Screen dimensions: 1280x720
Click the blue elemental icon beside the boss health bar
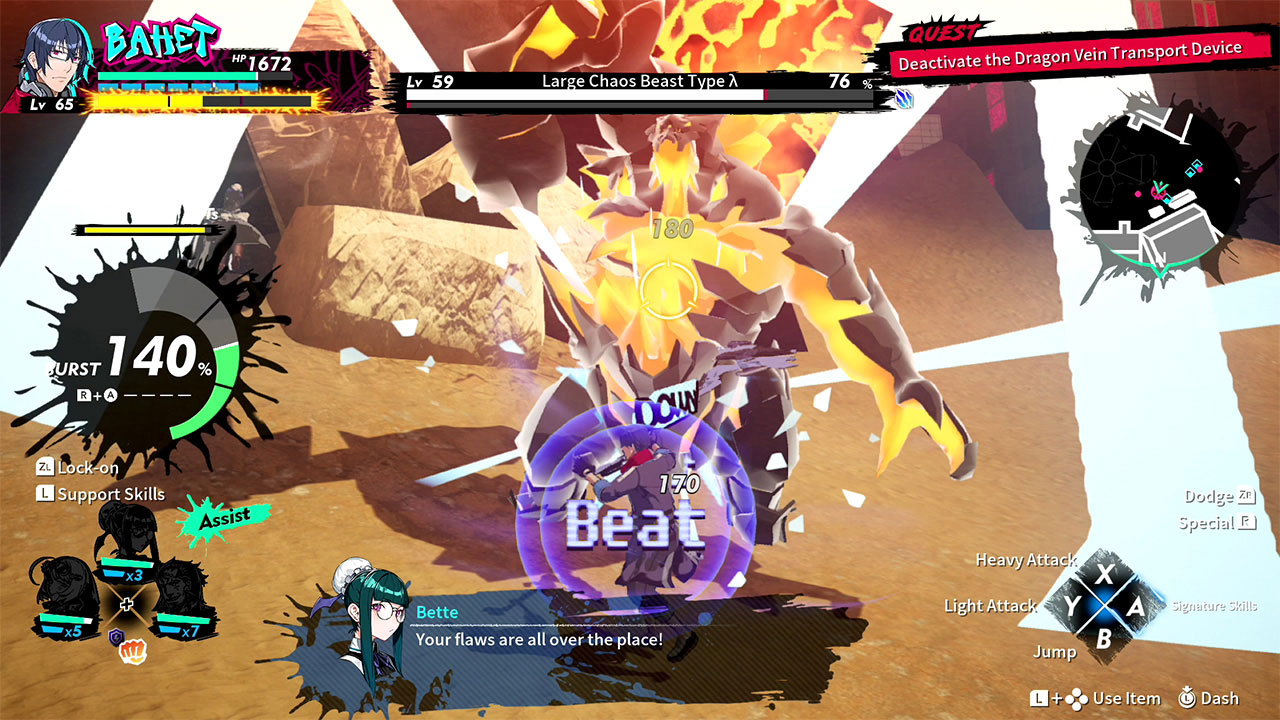tap(905, 100)
